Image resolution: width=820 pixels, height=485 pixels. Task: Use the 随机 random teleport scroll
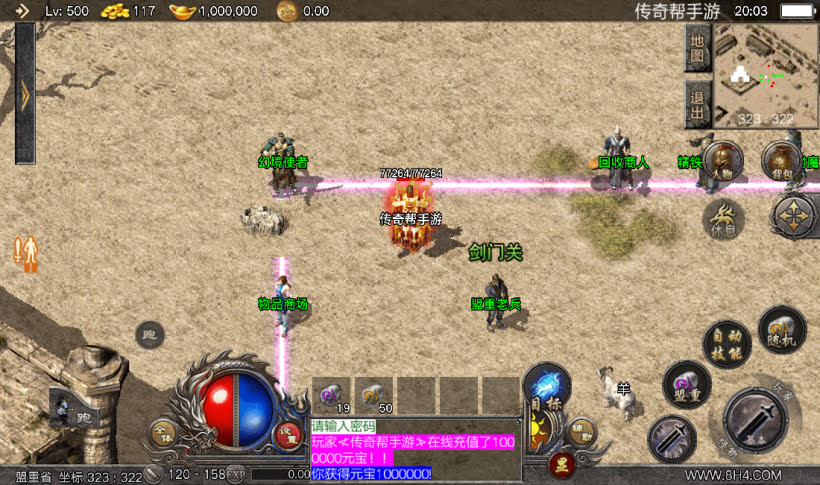[781, 328]
